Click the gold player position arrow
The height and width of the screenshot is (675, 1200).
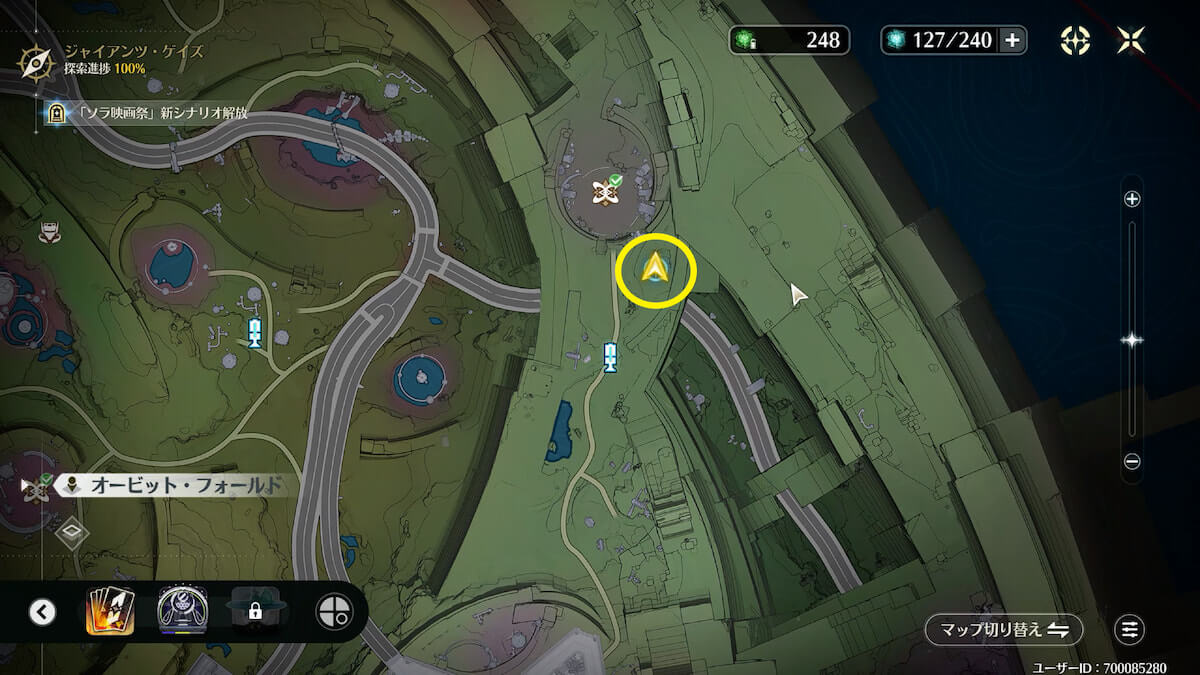click(x=655, y=269)
